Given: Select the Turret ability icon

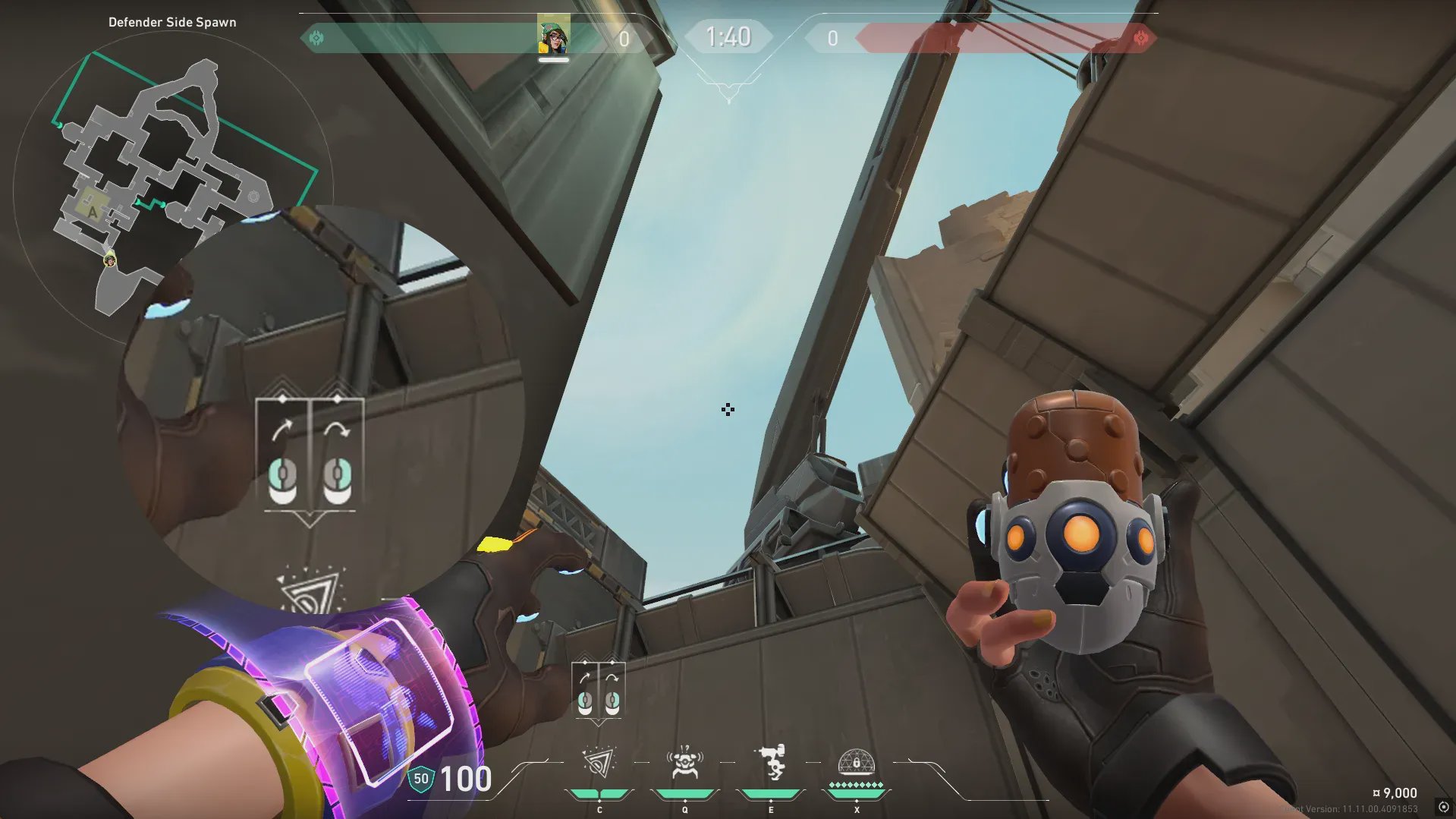Looking at the screenshot, I should point(771,763).
